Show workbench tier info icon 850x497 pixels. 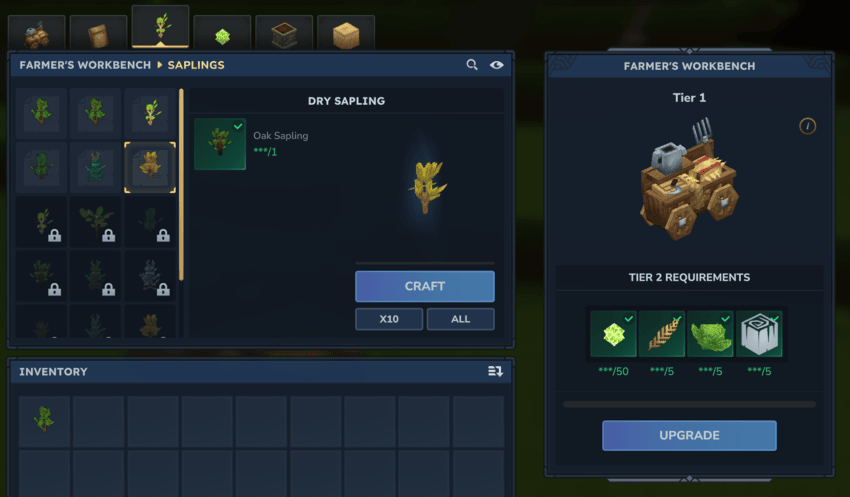(x=808, y=126)
